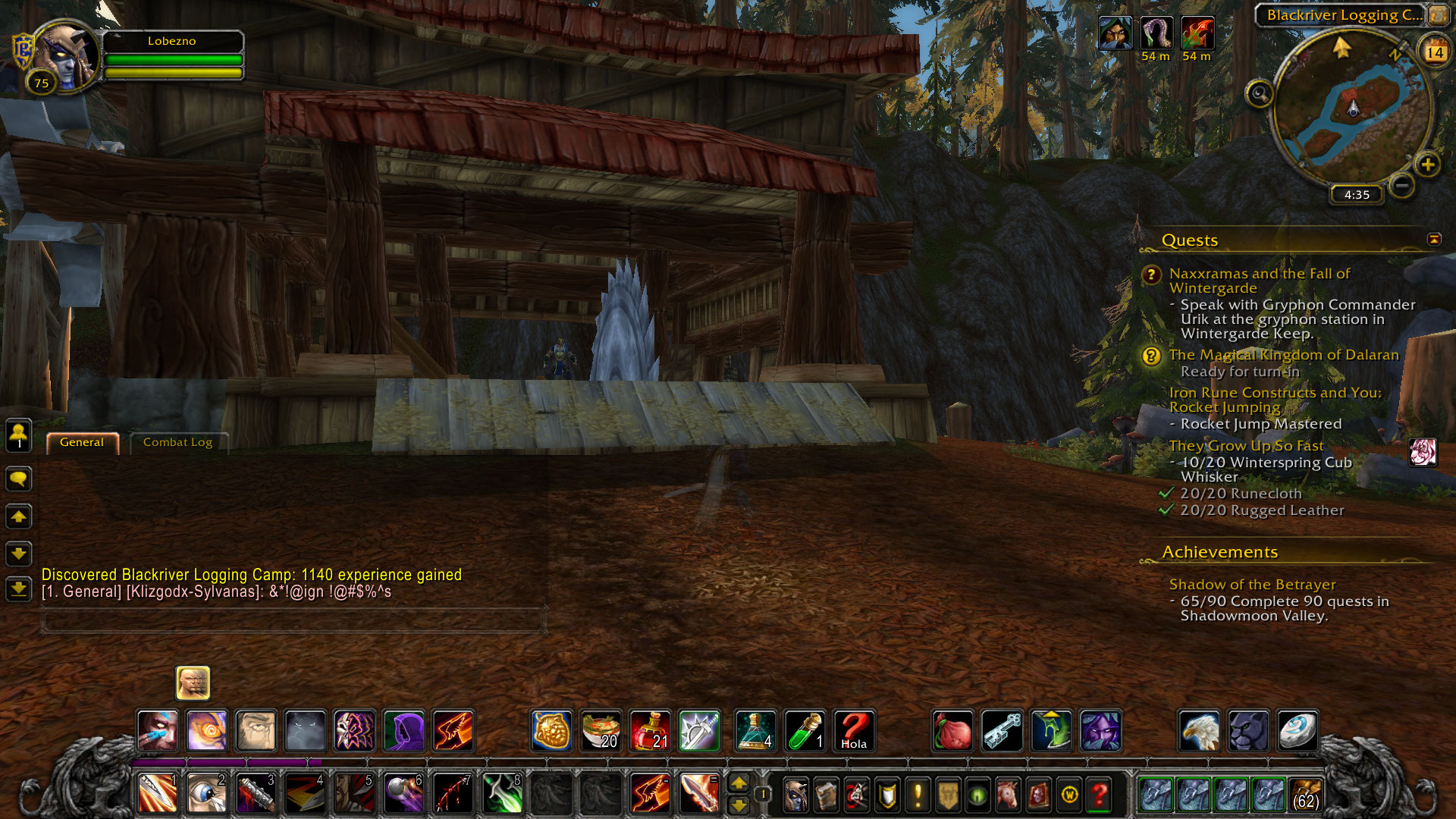1456x819 pixels.
Task: Open the calendar button showing 14
Action: coord(1434,52)
